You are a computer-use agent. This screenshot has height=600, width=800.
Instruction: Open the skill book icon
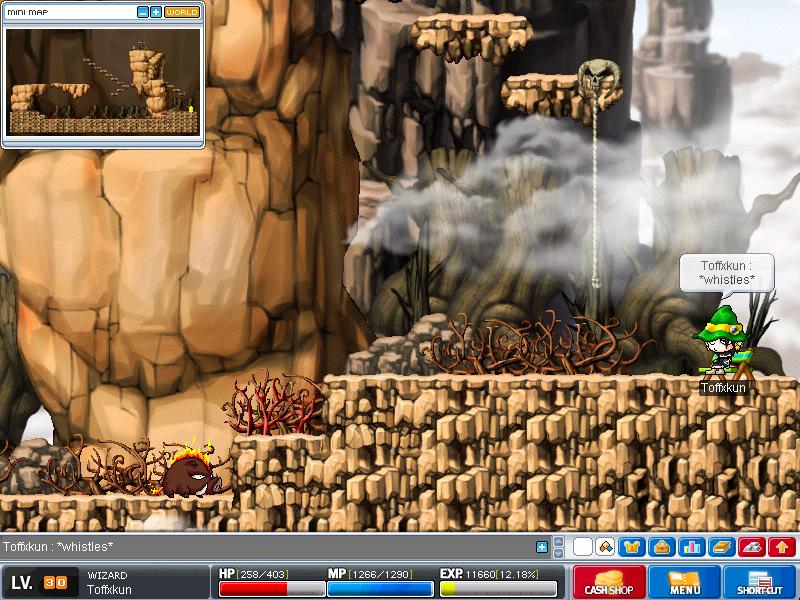[x=722, y=547]
